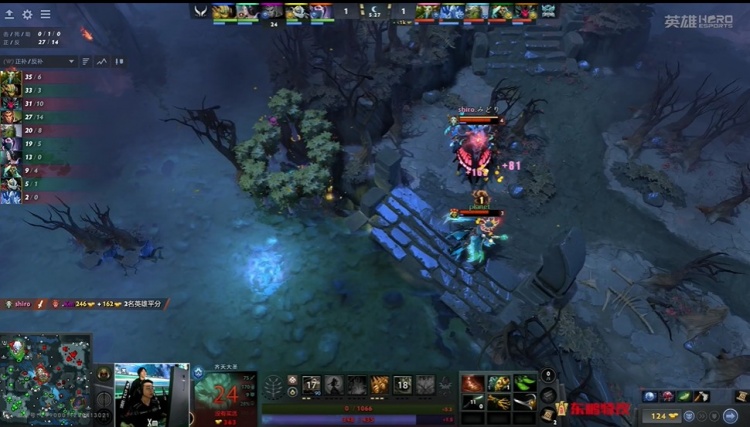This screenshot has height=427, width=750.
Task: Click the left team logo in top bar
Action: pos(200,11)
